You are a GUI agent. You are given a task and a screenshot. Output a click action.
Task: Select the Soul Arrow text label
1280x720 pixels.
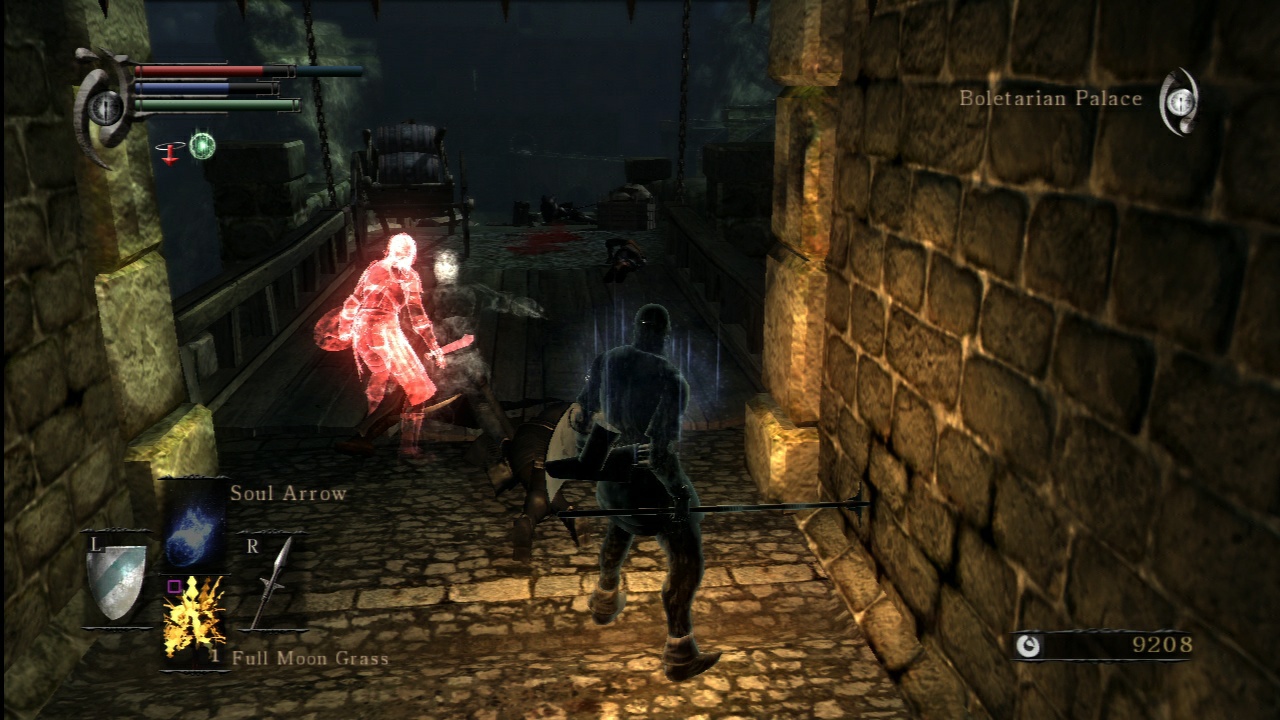(287, 493)
